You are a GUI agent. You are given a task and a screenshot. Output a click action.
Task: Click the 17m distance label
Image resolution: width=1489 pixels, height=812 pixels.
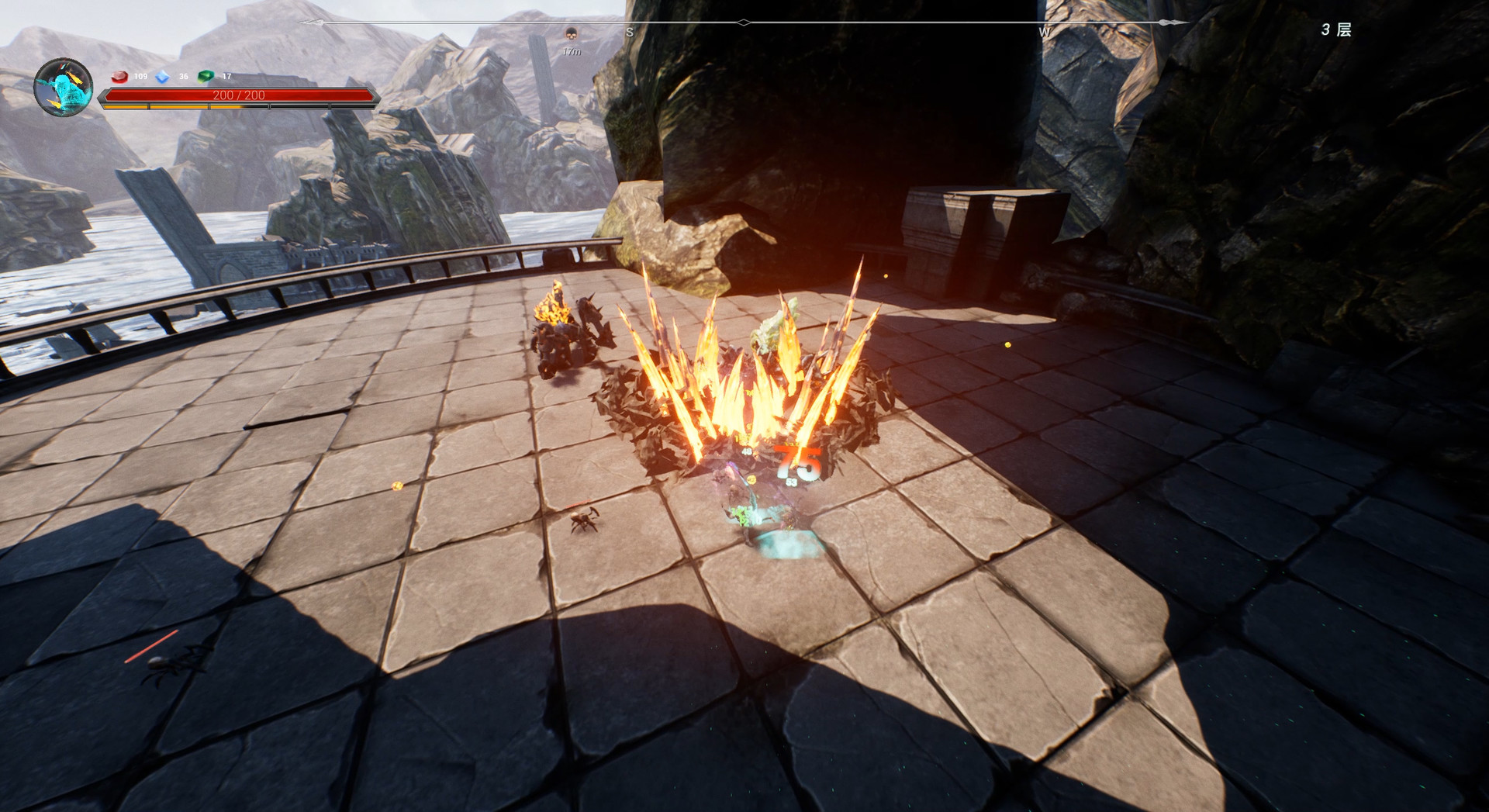(572, 51)
